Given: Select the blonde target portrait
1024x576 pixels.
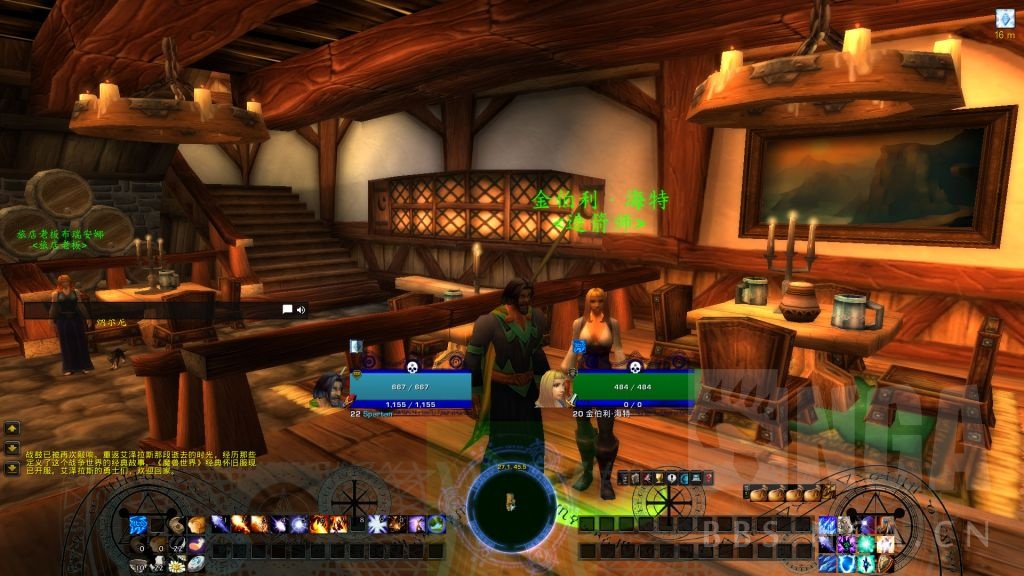Looking at the screenshot, I should click(x=551, y=387).
